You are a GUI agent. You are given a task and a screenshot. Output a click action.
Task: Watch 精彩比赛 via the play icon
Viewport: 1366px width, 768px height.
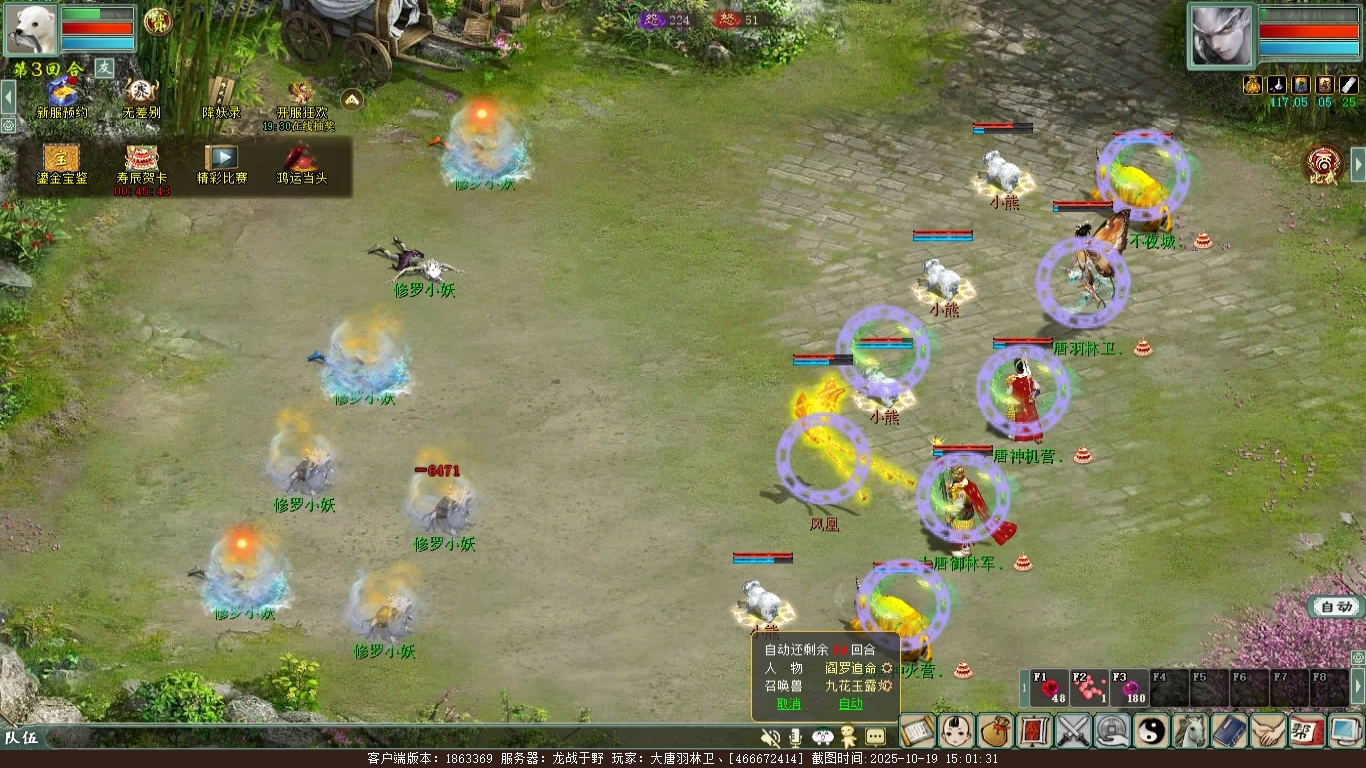pyautogui.click(x=221, y=160)
